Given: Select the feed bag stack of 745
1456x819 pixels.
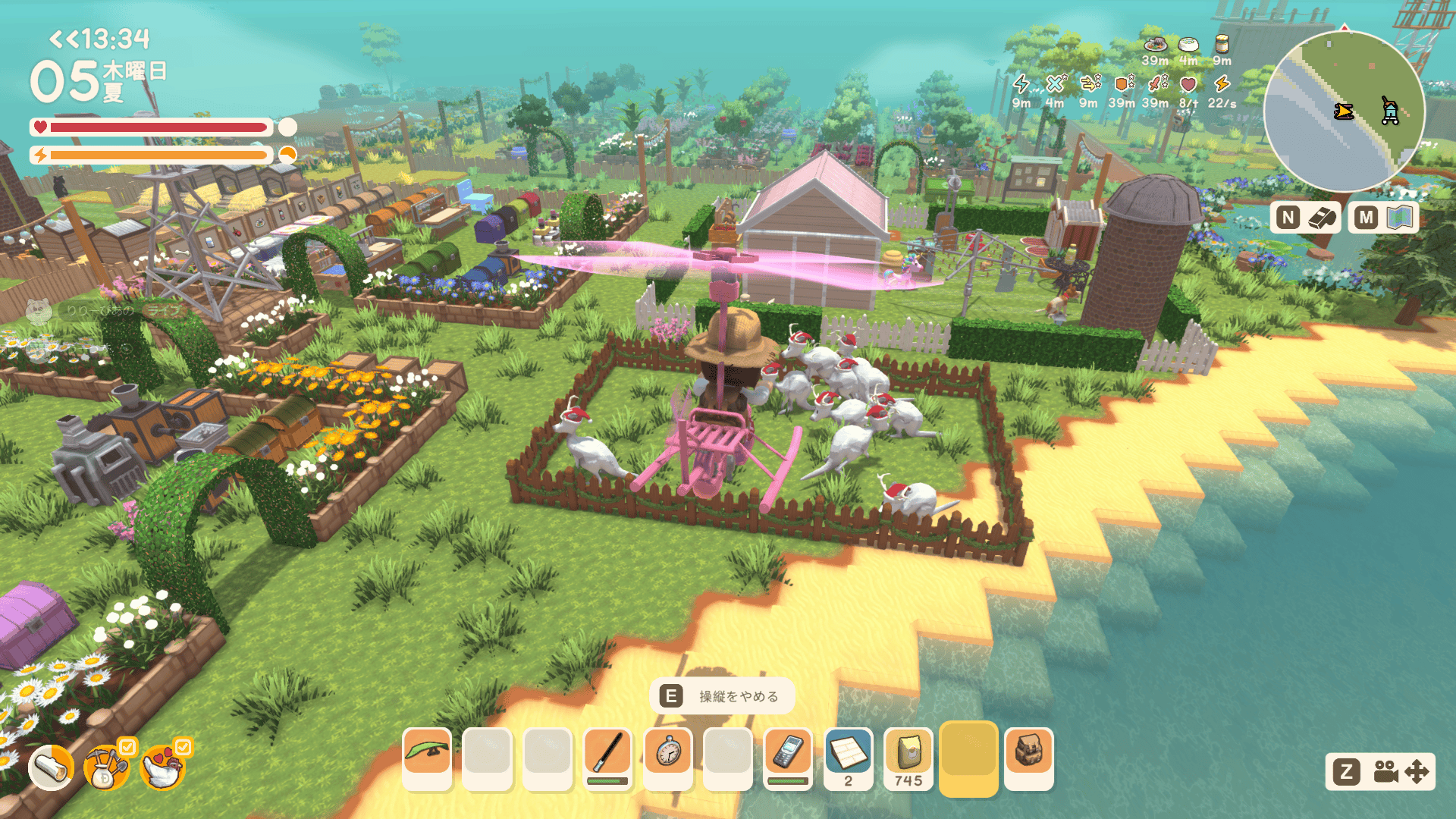Looking at the screenshot, I should 908,756.
